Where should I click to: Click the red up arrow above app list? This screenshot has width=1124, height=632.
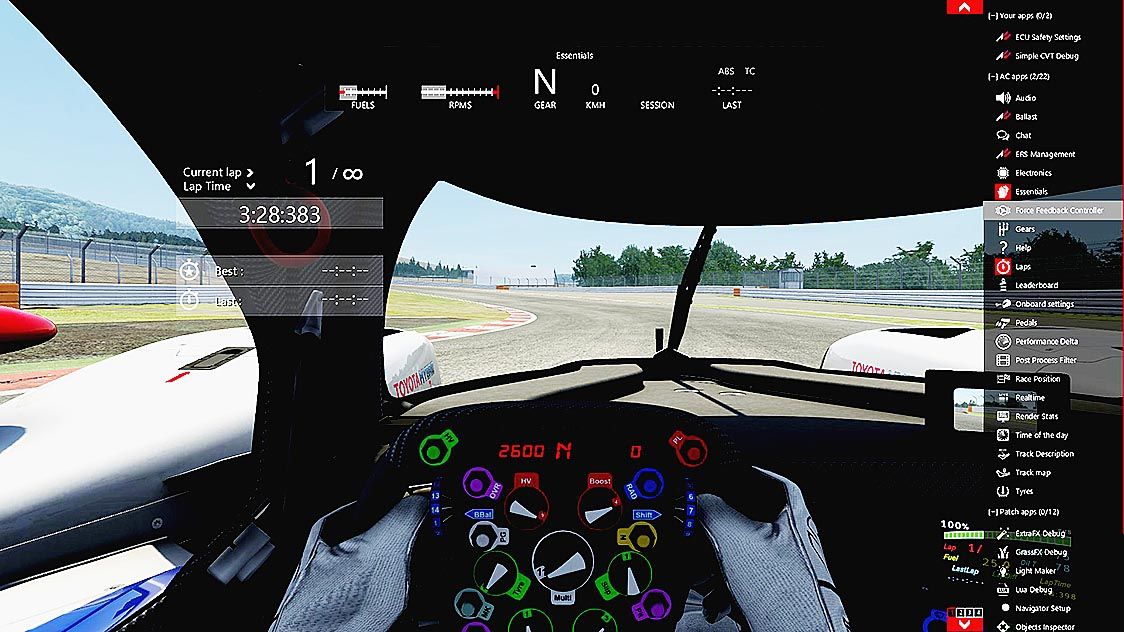[964, 7]
